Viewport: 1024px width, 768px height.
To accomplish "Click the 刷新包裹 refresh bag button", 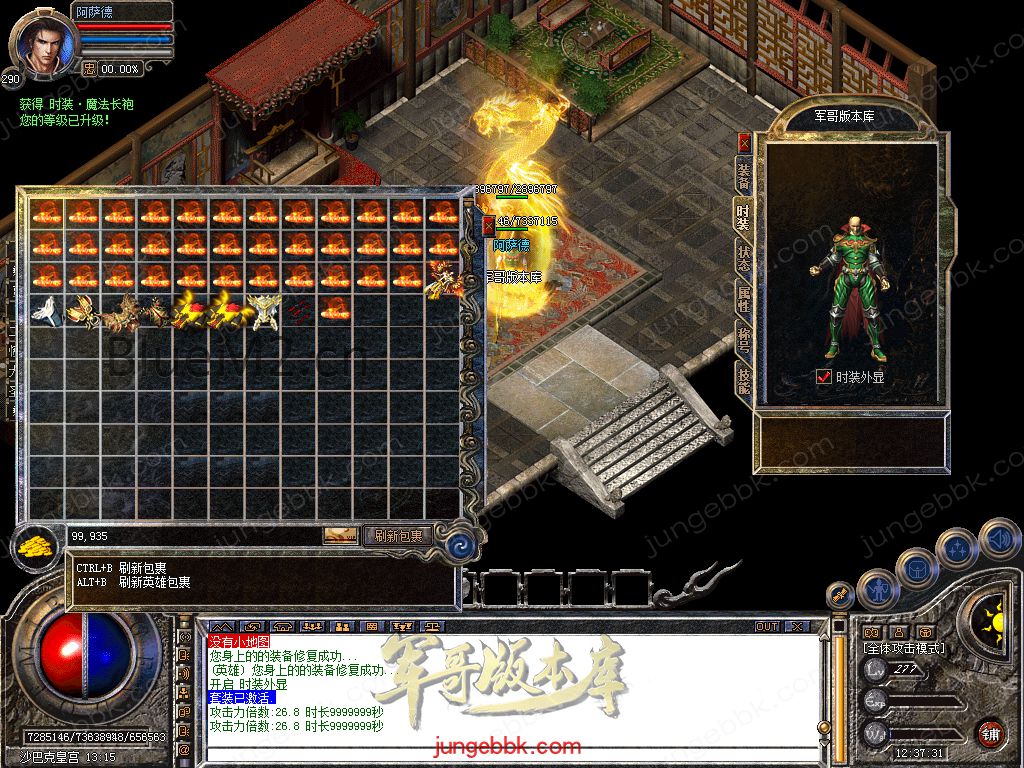I will pyautogui.click(x=398, y=536).
